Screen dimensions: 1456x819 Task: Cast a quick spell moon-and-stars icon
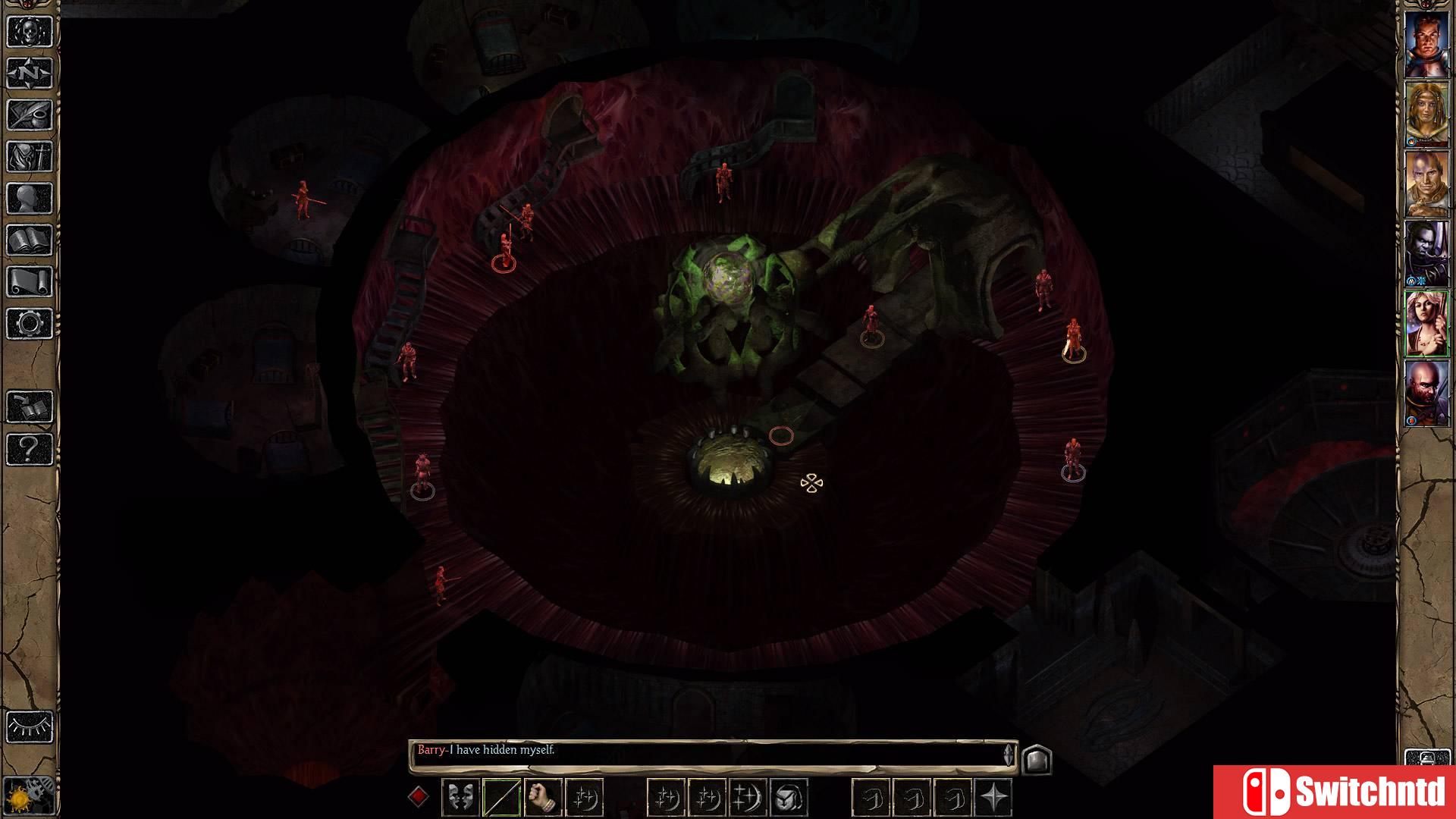(584, 798)
